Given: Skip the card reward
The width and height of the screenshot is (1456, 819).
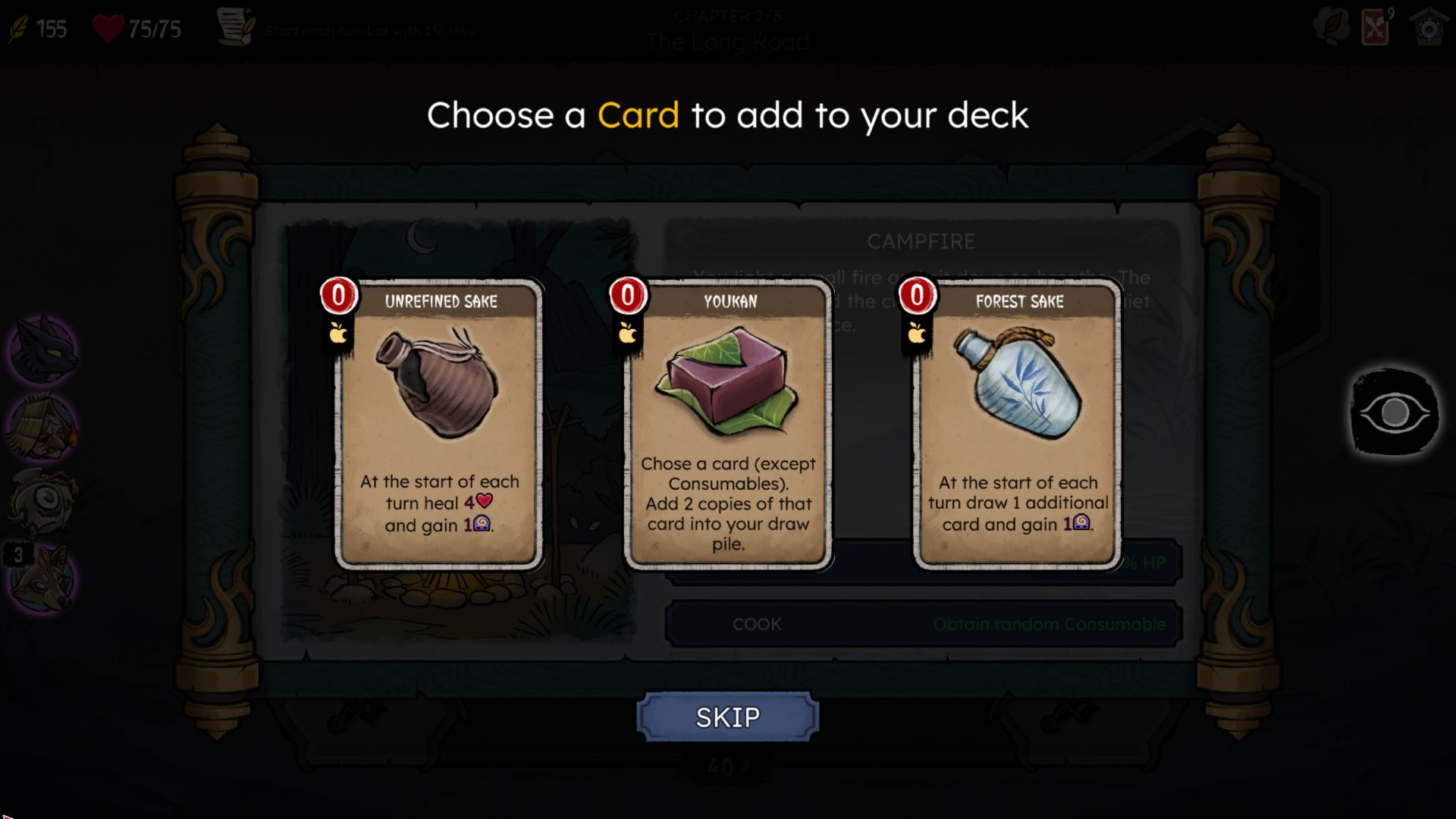Looking at the screenshot, I should click(x=727, y=717).
